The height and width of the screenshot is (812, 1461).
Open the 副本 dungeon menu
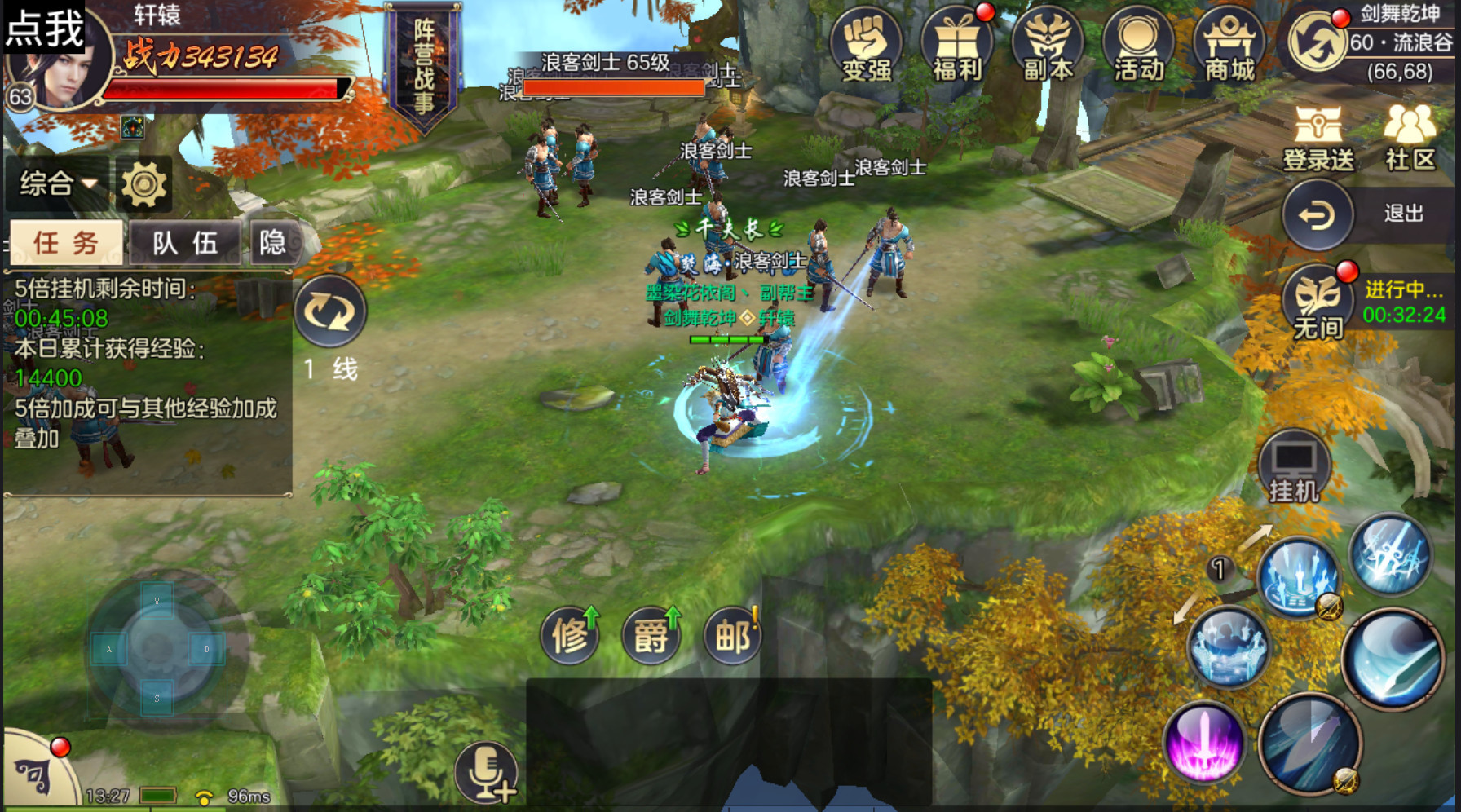(x=1048, y=46)
